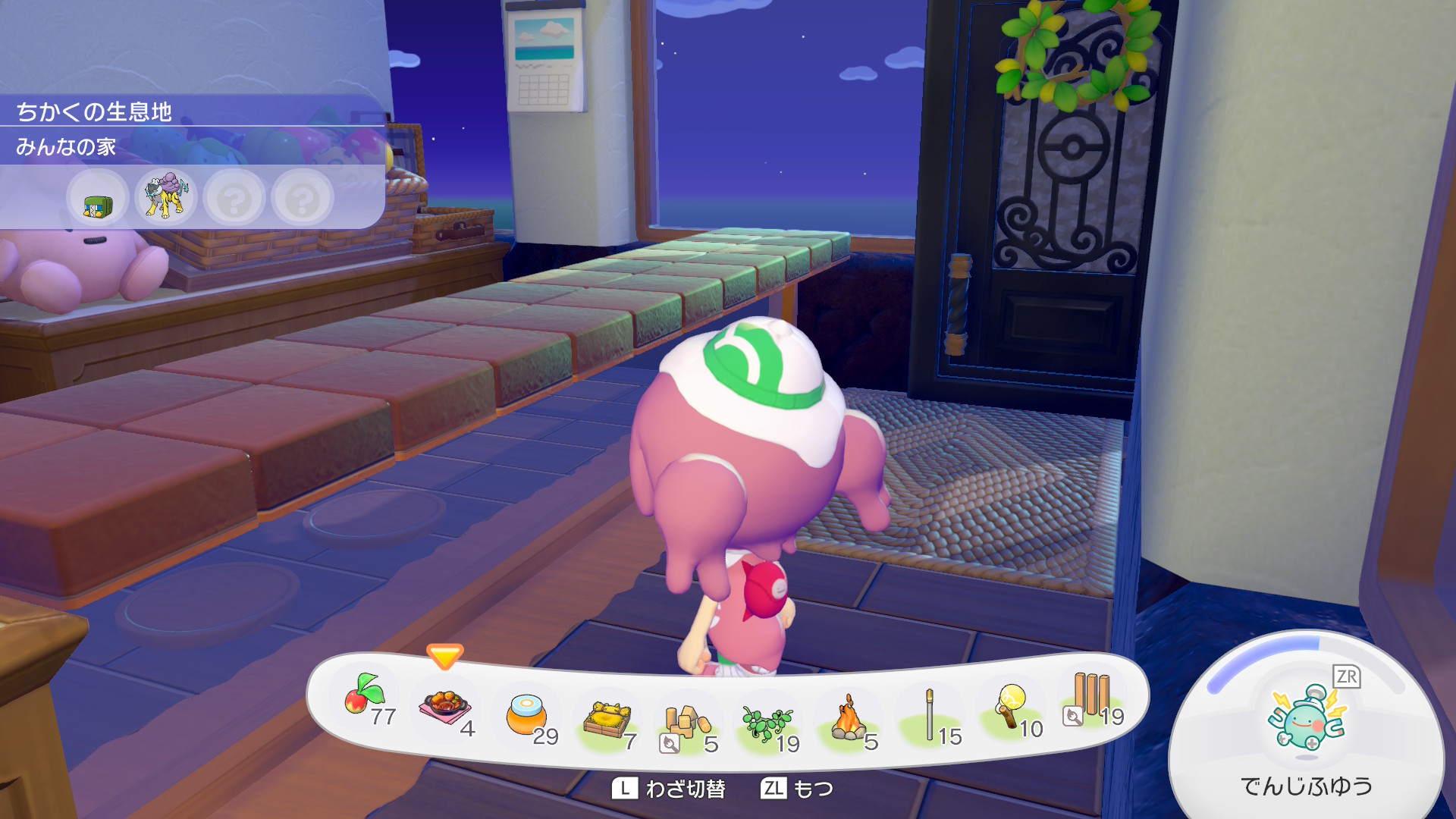The height and width of the screenshot is (819, 1456).
Task: Select the Raikou habitat icon
Action: coord(165,197)
